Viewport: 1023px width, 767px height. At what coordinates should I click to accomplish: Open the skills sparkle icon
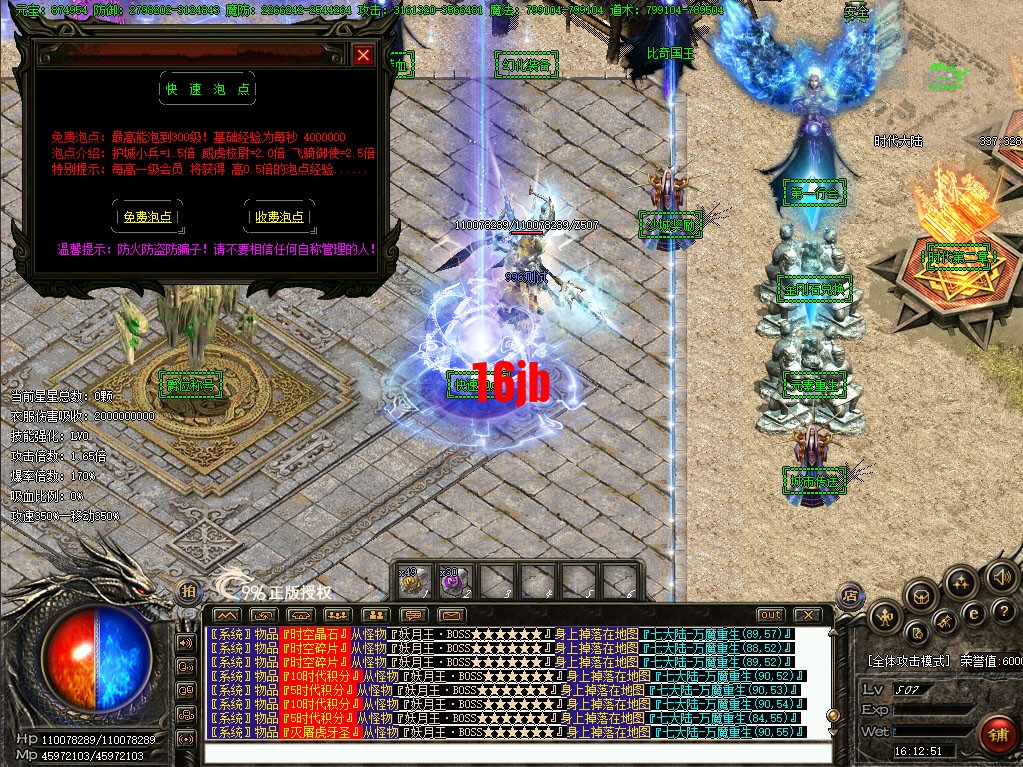pyautogui.click(x=960, y=582)
